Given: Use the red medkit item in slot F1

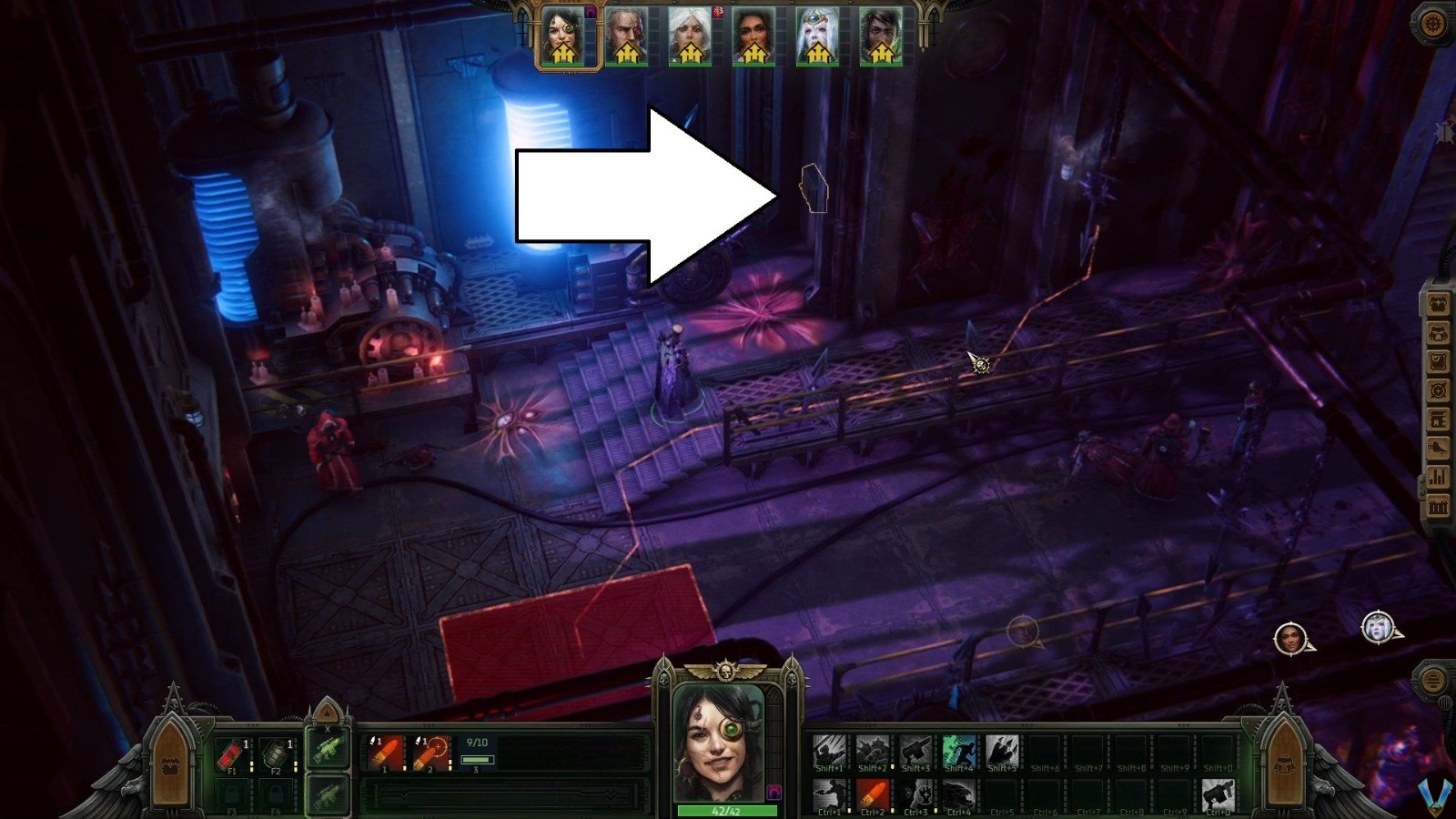Looking at the screenshot, I should 231,753.
